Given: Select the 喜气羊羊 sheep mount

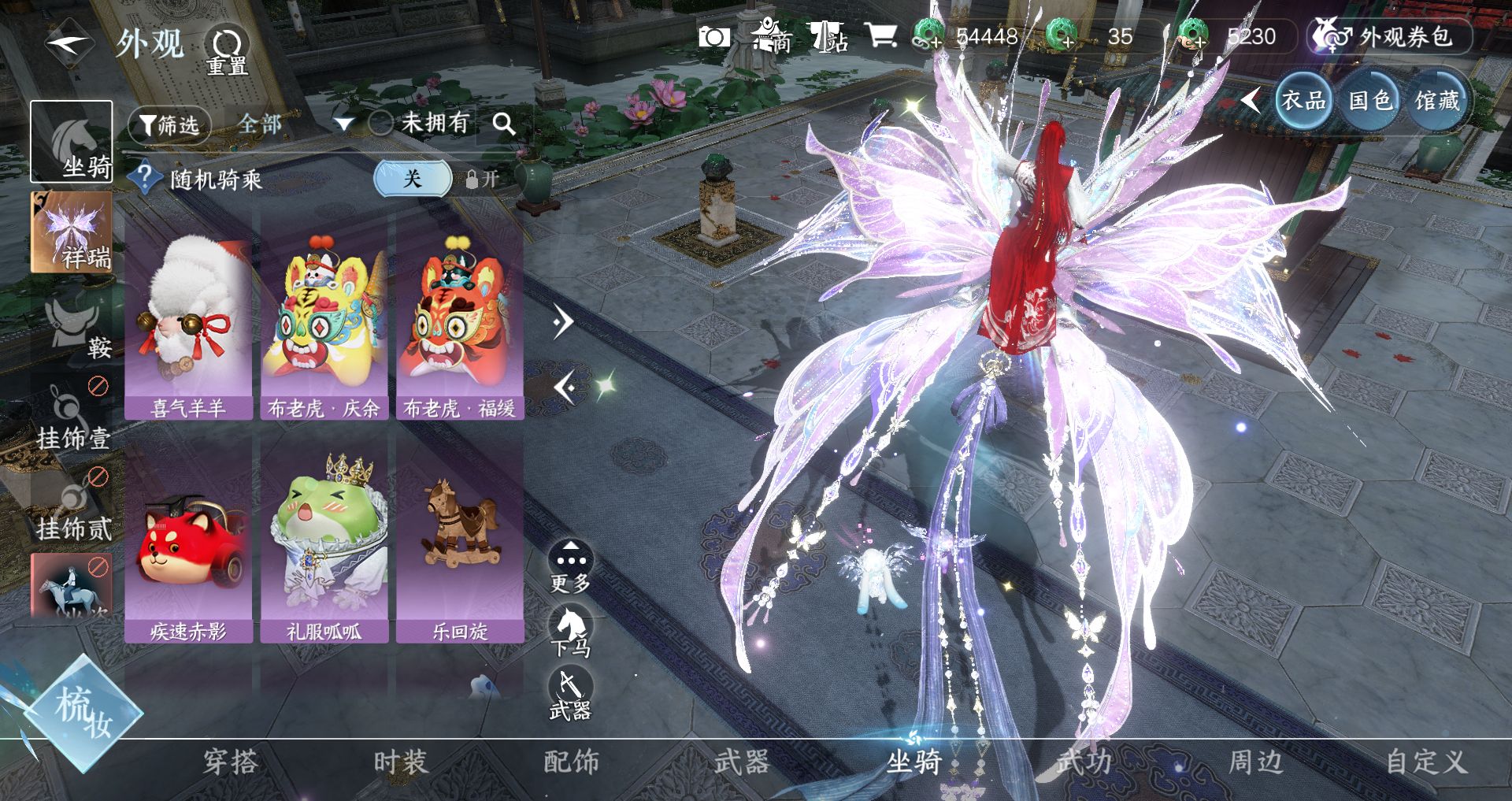Looking at the screenshot, I should coord(188,323).
